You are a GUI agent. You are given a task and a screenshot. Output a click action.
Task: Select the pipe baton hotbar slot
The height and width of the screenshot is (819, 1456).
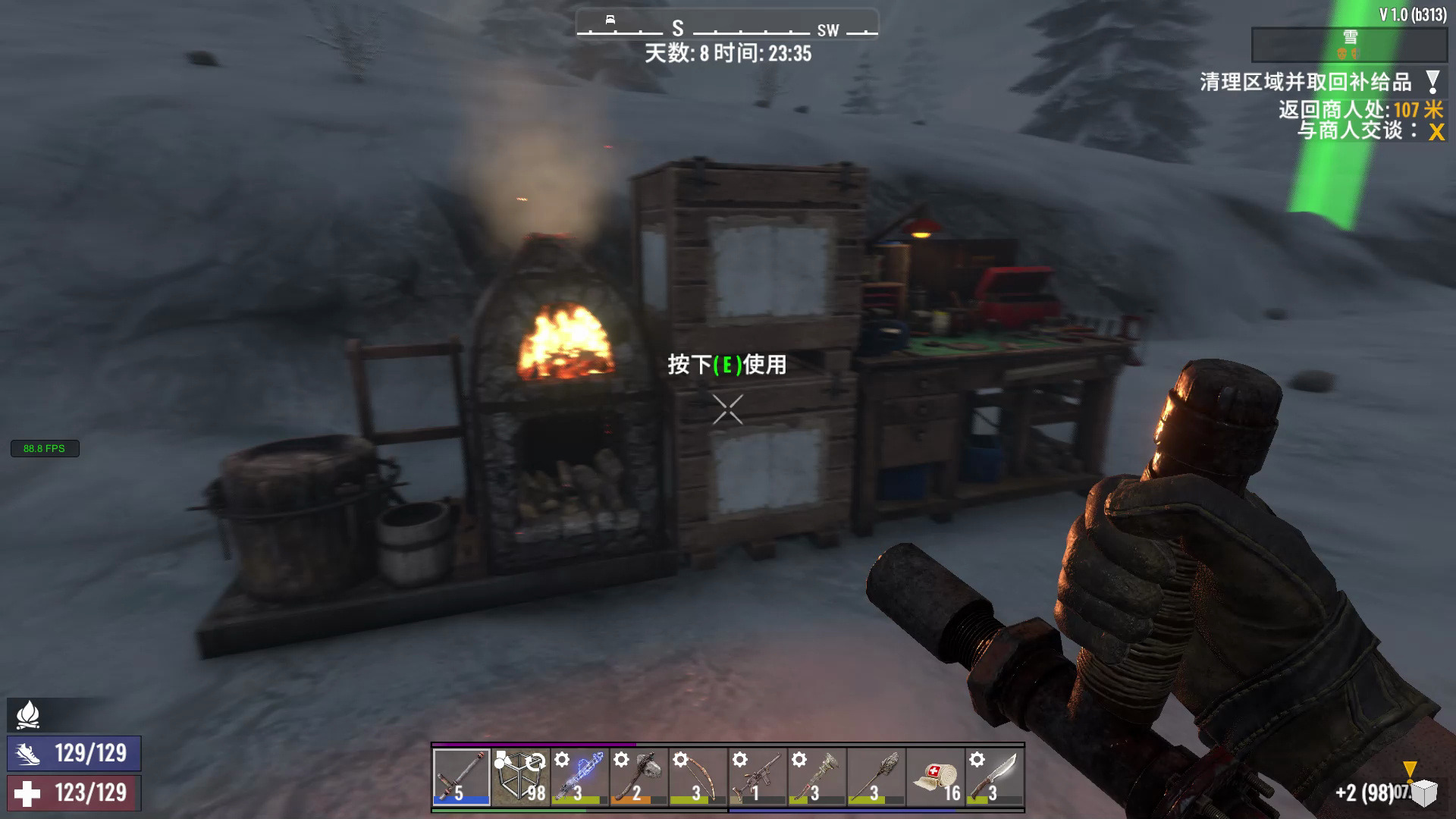(461, 777)
